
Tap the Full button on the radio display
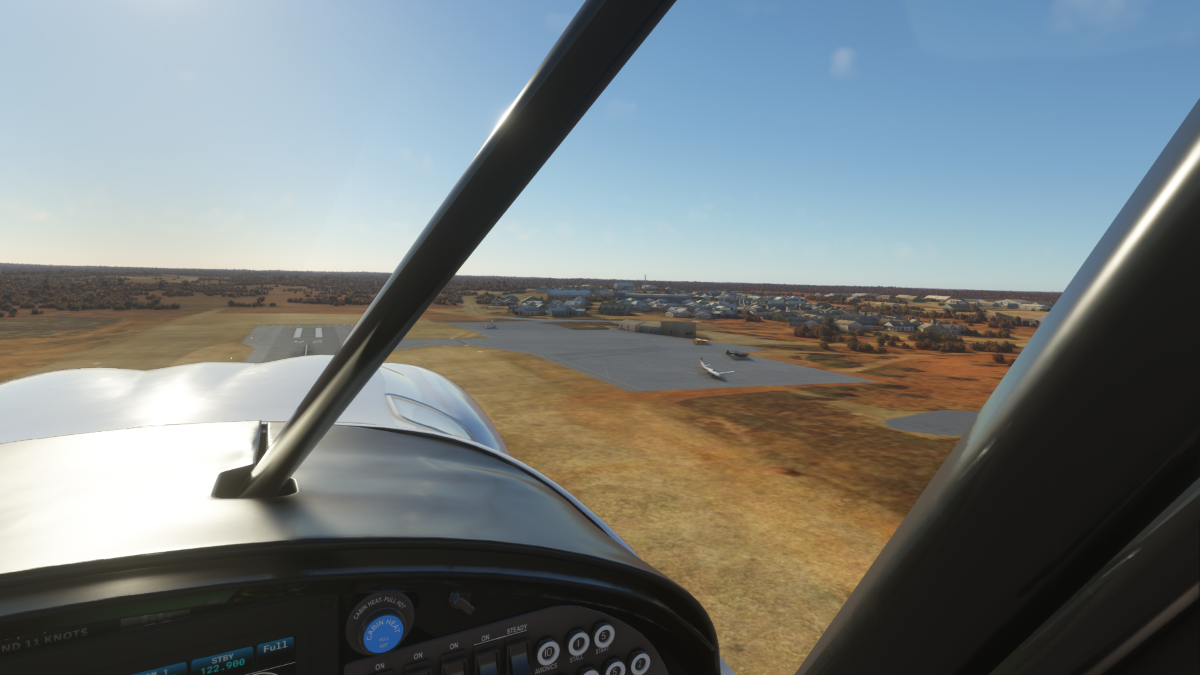(x=275, y=646)
